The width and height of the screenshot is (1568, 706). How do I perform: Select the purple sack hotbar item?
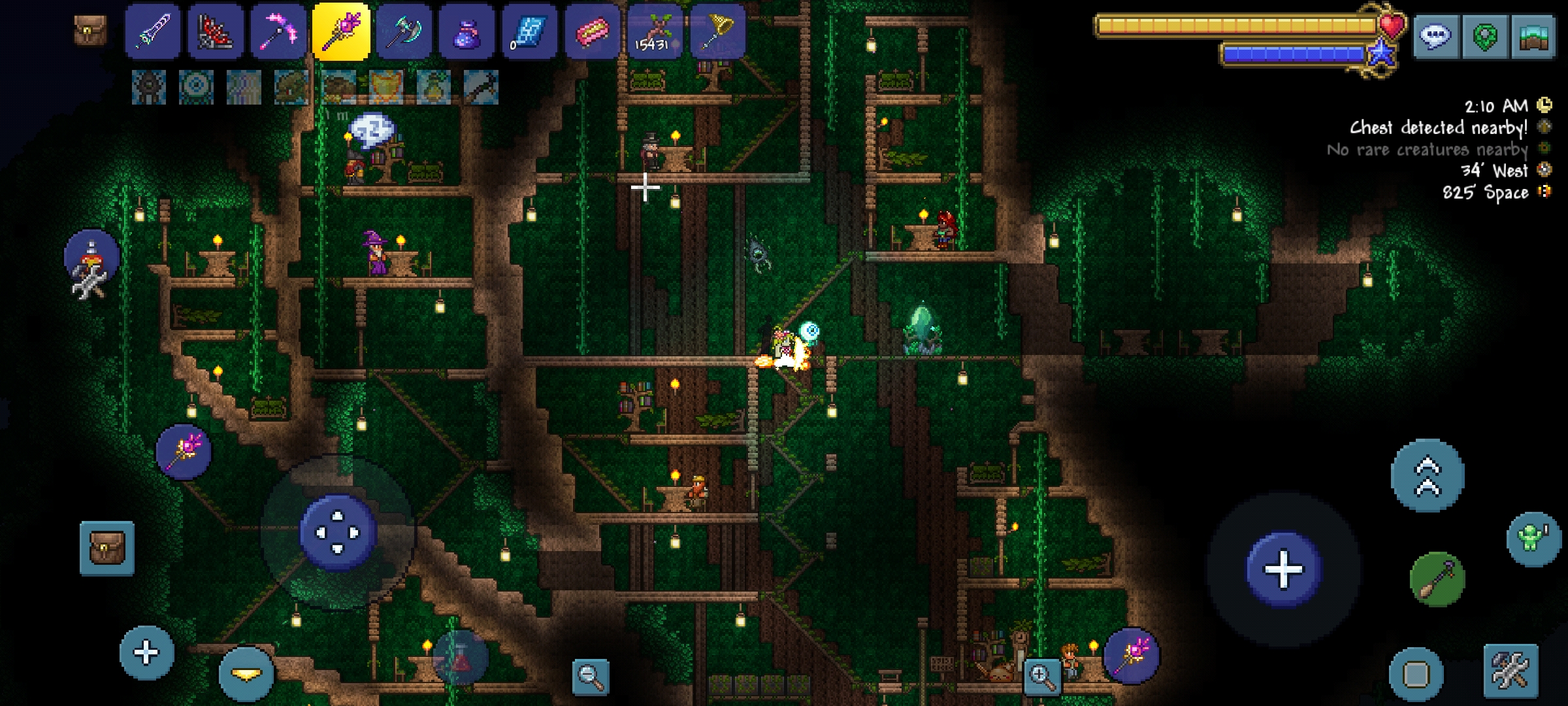(466, 33)
